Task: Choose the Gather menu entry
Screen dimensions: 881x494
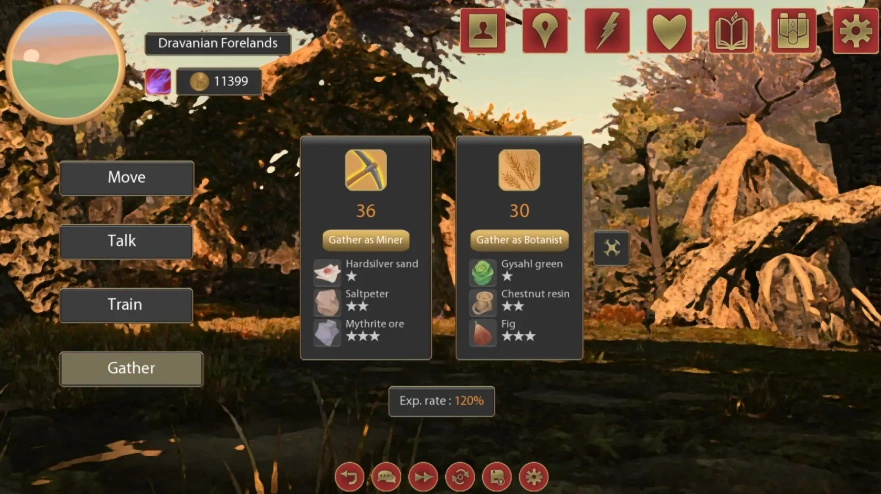Action: pos(131,368)
